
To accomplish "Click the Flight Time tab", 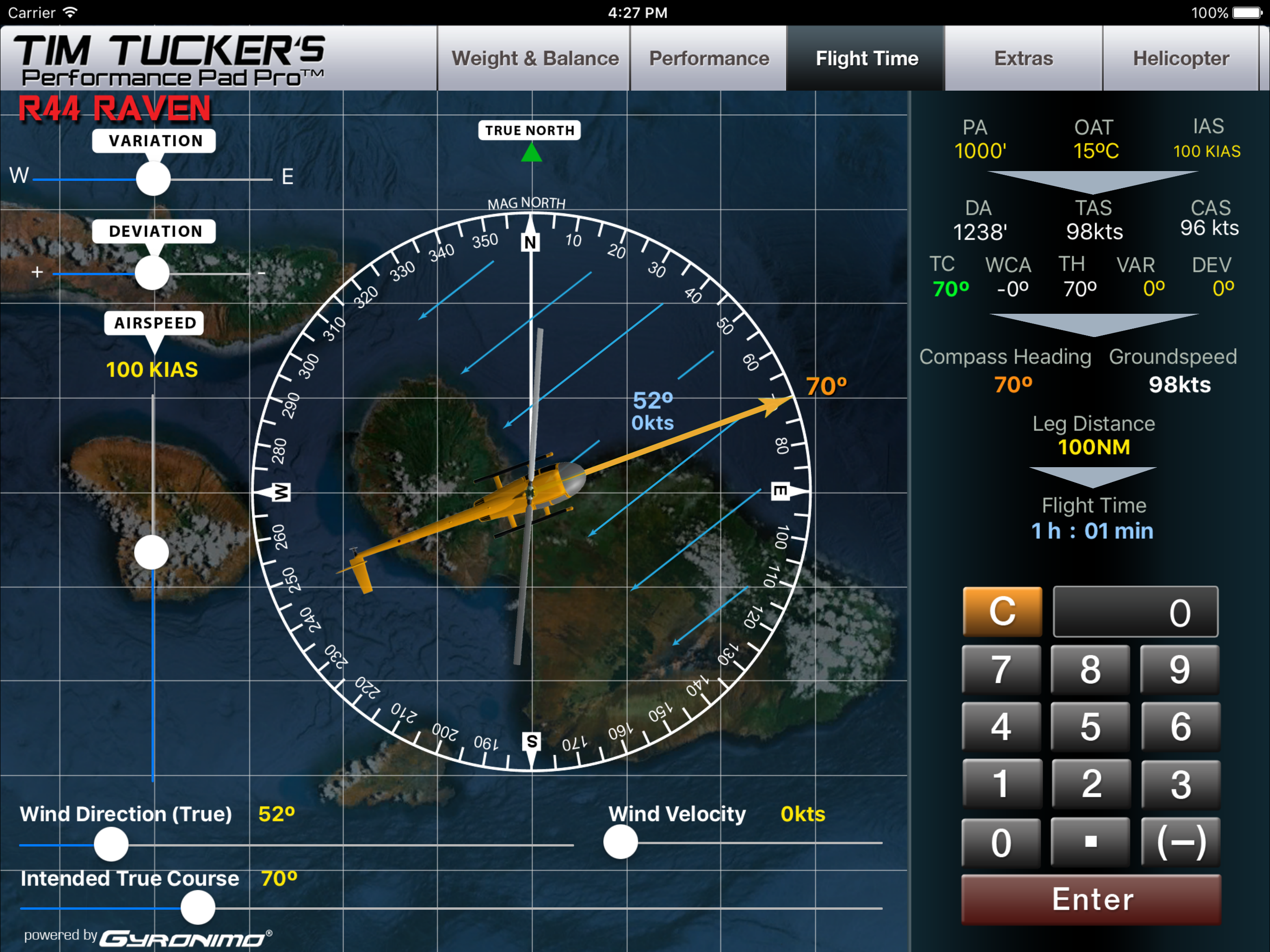I will tap(867, 59).
